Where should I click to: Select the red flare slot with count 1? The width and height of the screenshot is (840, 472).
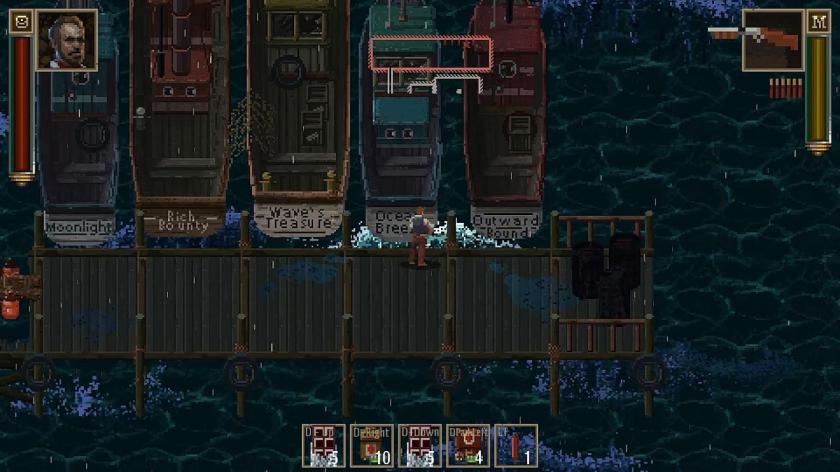point(516,446)
